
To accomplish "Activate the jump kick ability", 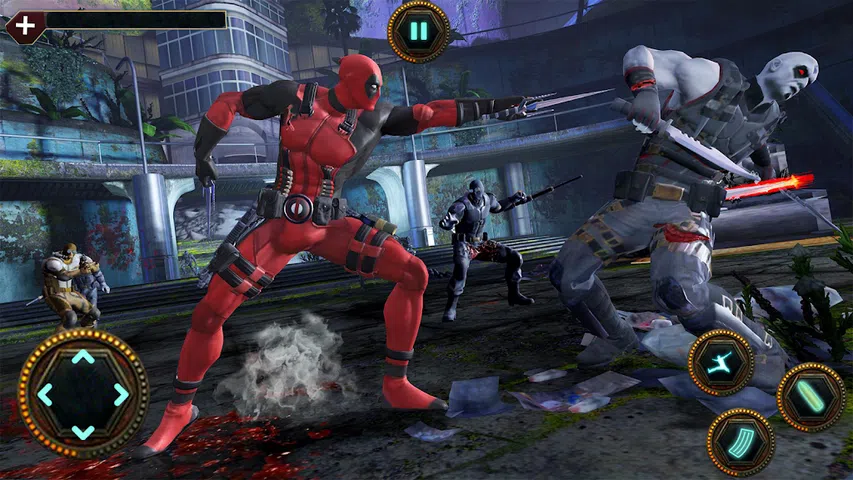I will (720, 361).
